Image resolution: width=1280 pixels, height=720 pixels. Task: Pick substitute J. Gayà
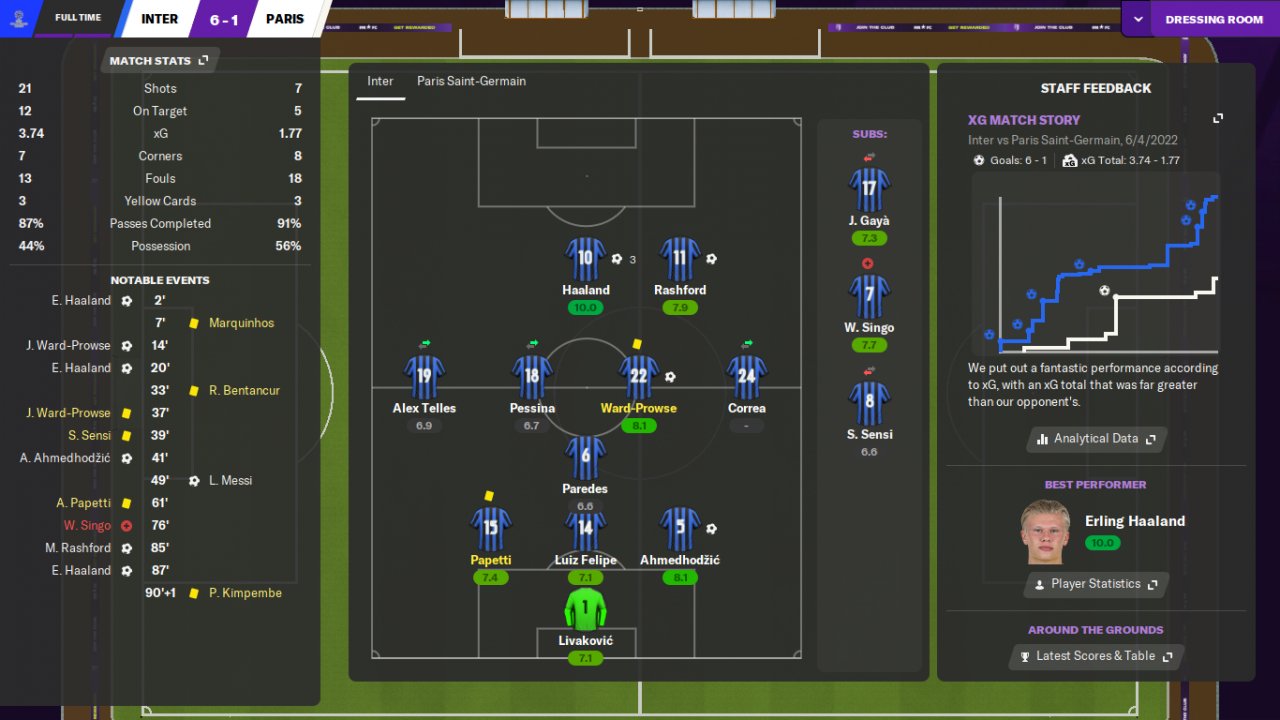(868, 190)
